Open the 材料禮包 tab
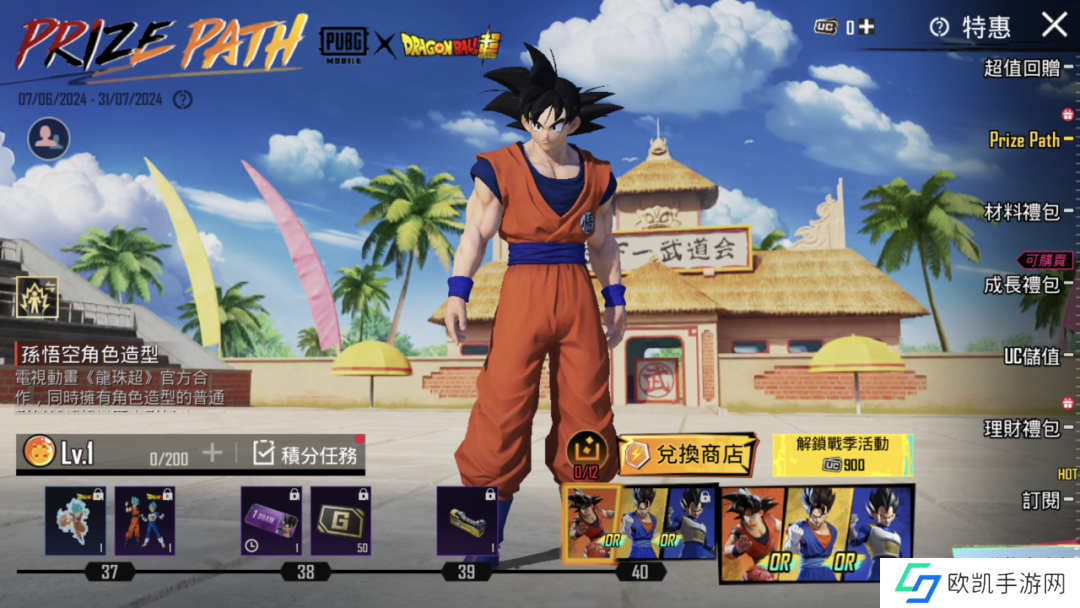Screen dimensions: 1080x608 coord(1021,212)
